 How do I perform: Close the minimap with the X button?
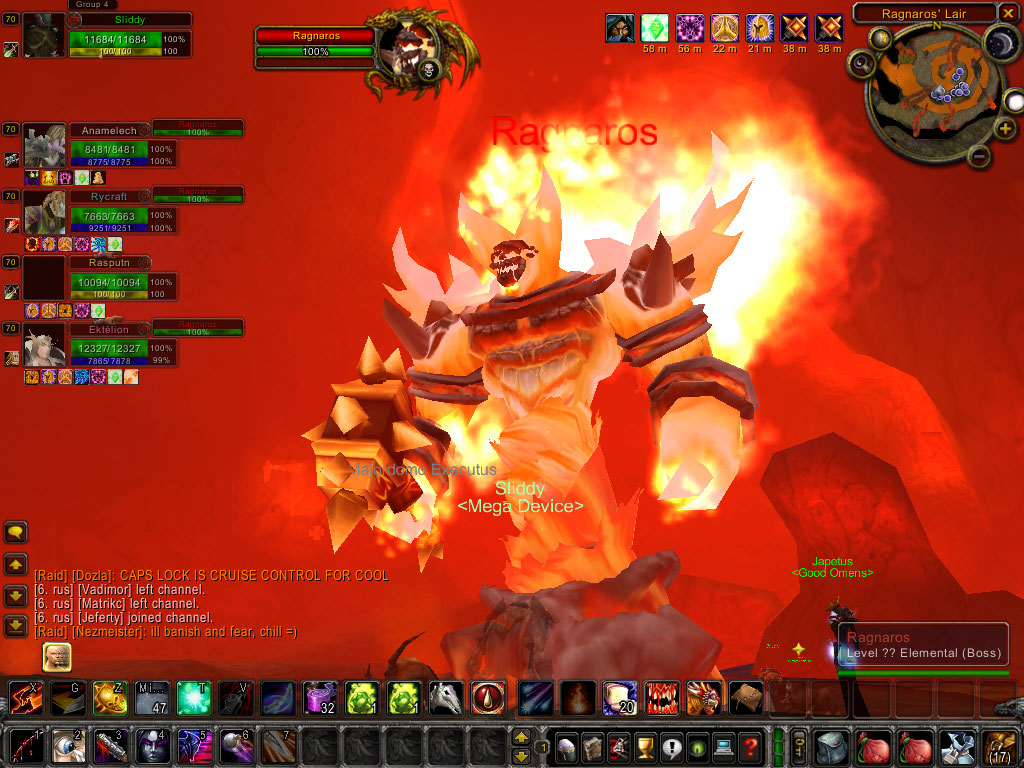[x=1010, y=13]
